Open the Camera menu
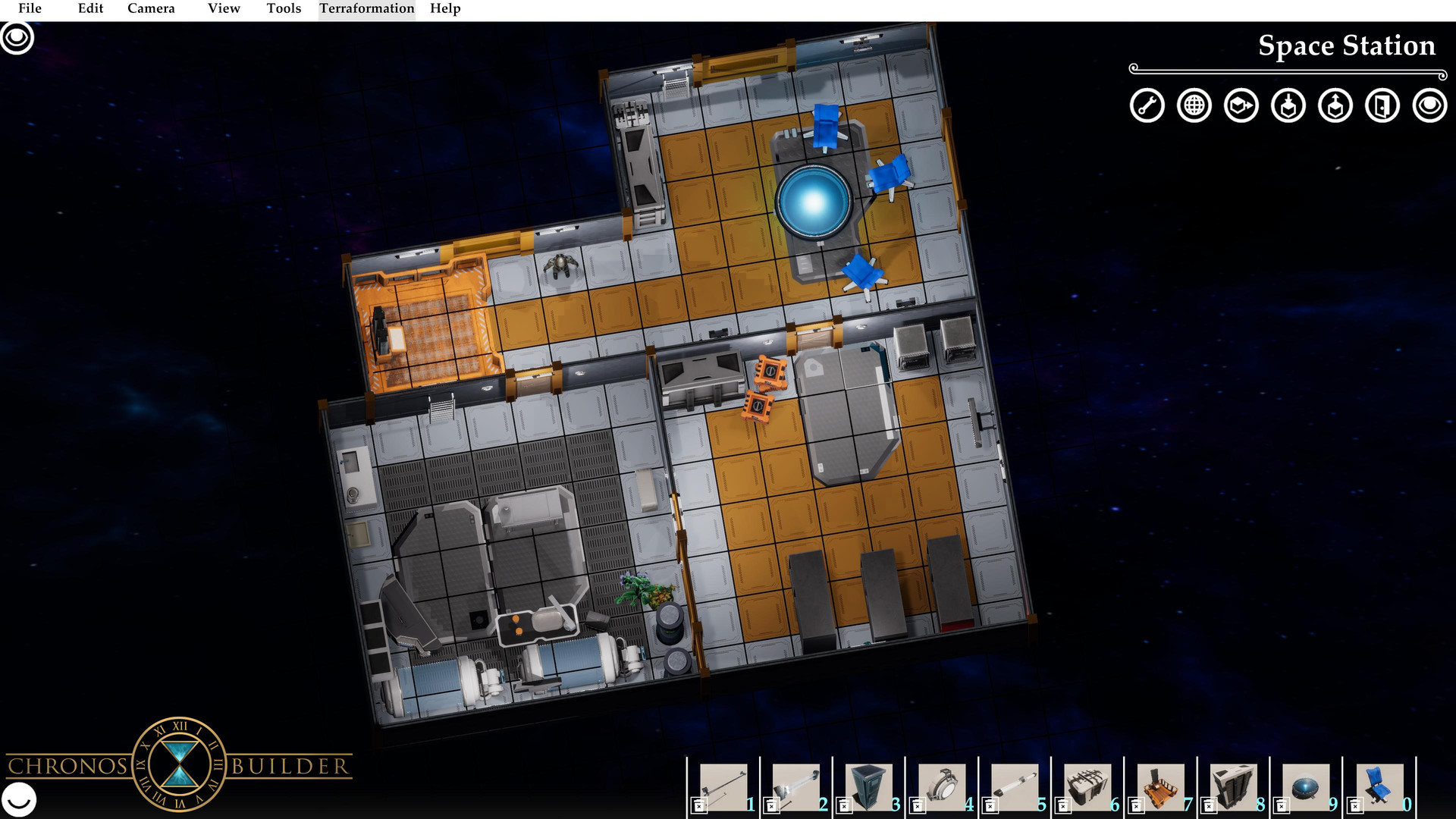This screenshot has height=819, width=1456. point(151,8)
